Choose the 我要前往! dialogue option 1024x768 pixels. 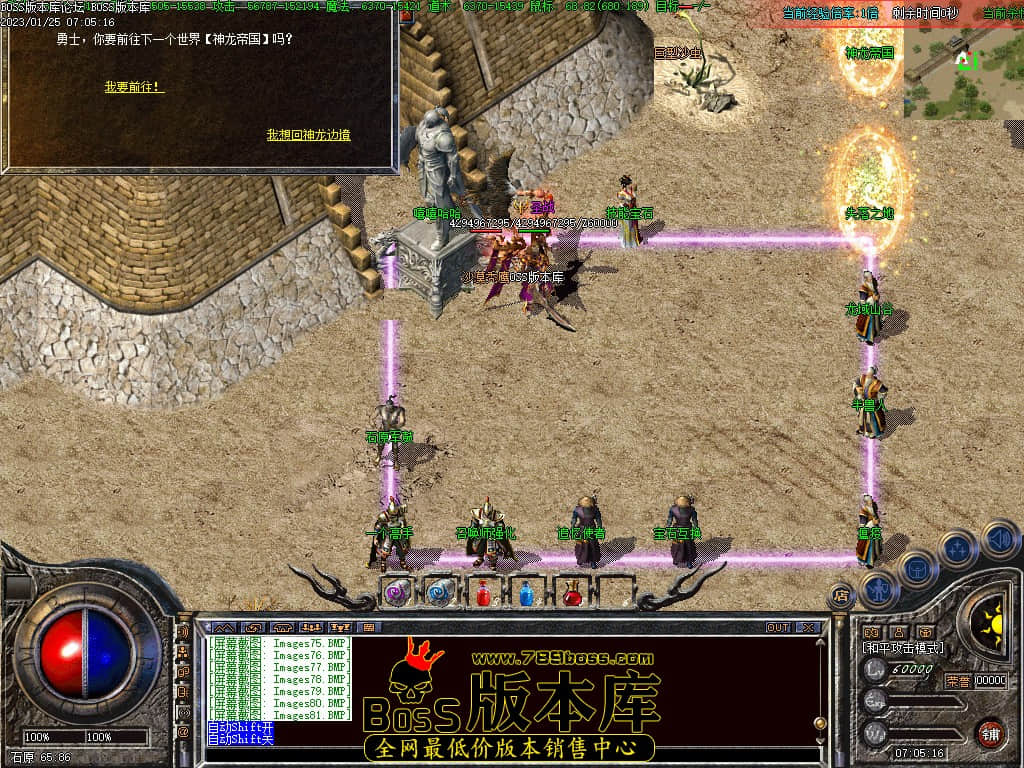click(134, 87)
